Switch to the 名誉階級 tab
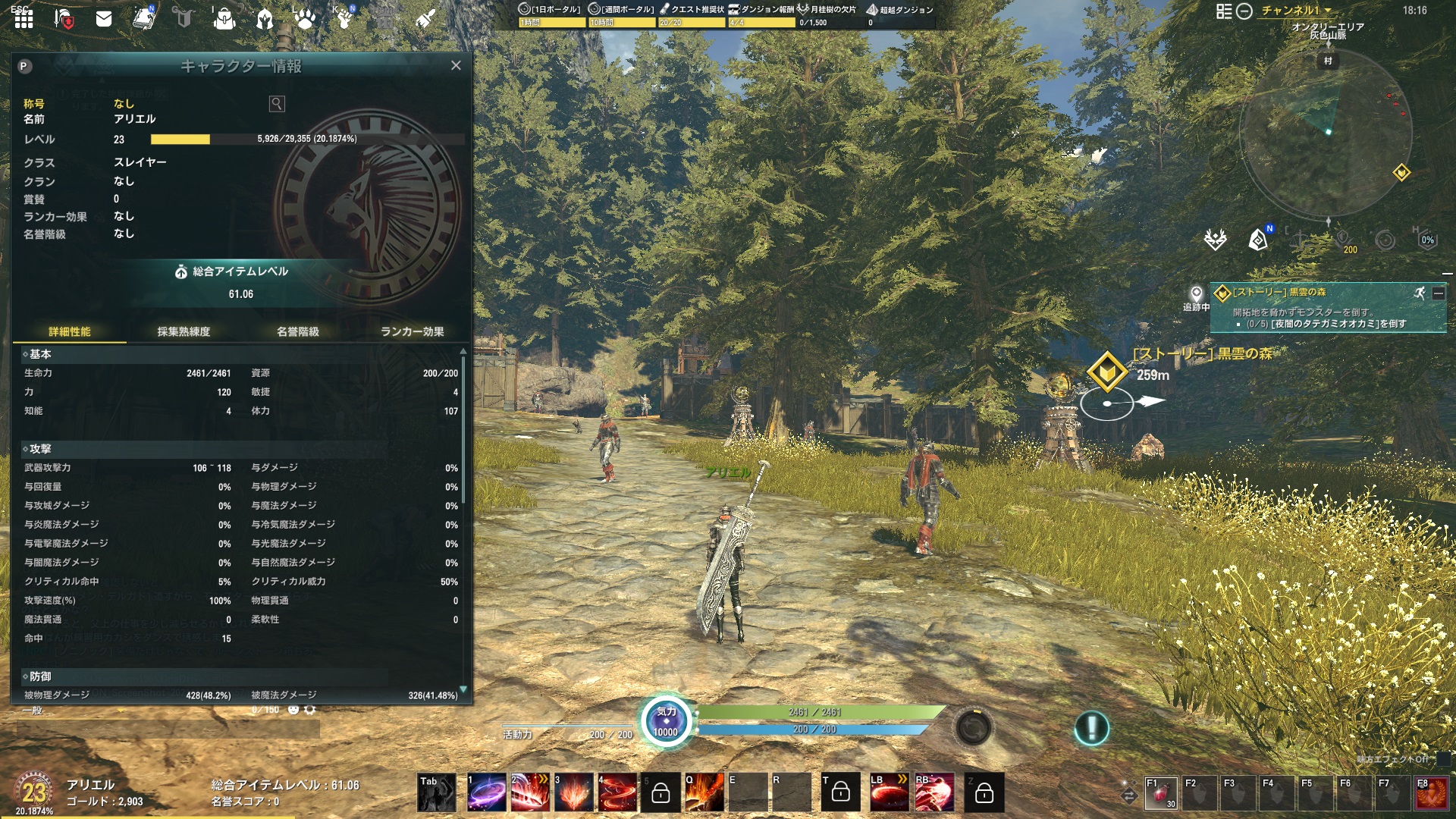Viewport: 1456px width, 819px height. pyautogui.click(x=297, y=331)
